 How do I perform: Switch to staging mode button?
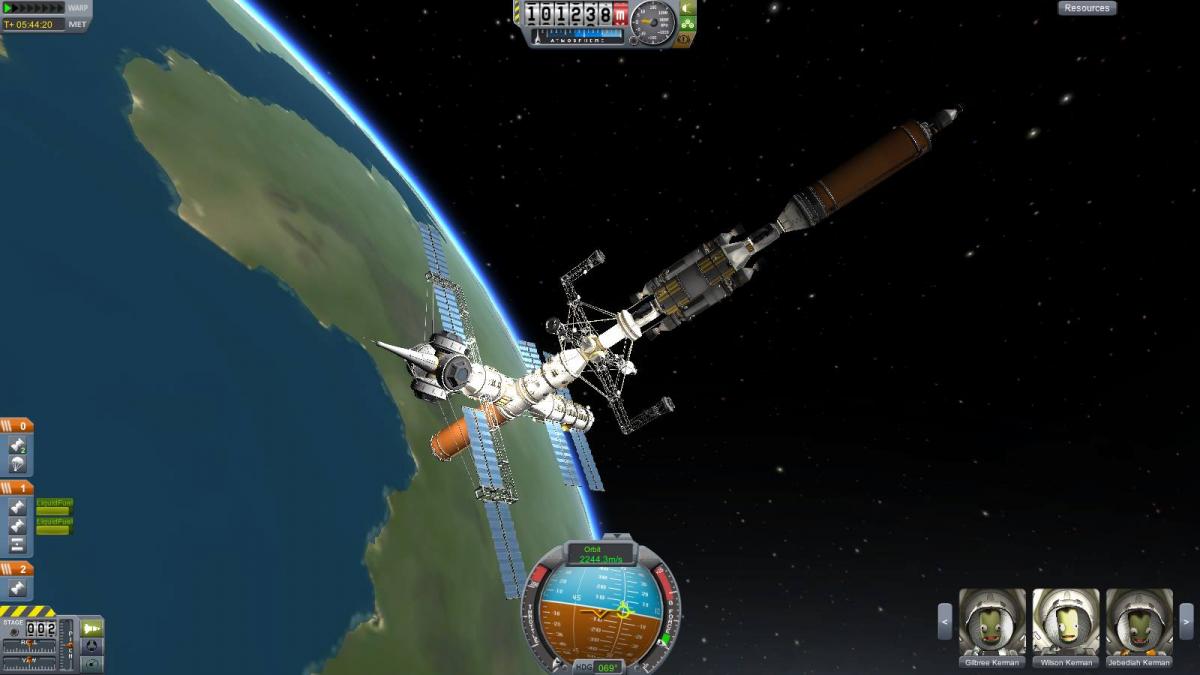(92, 628)
